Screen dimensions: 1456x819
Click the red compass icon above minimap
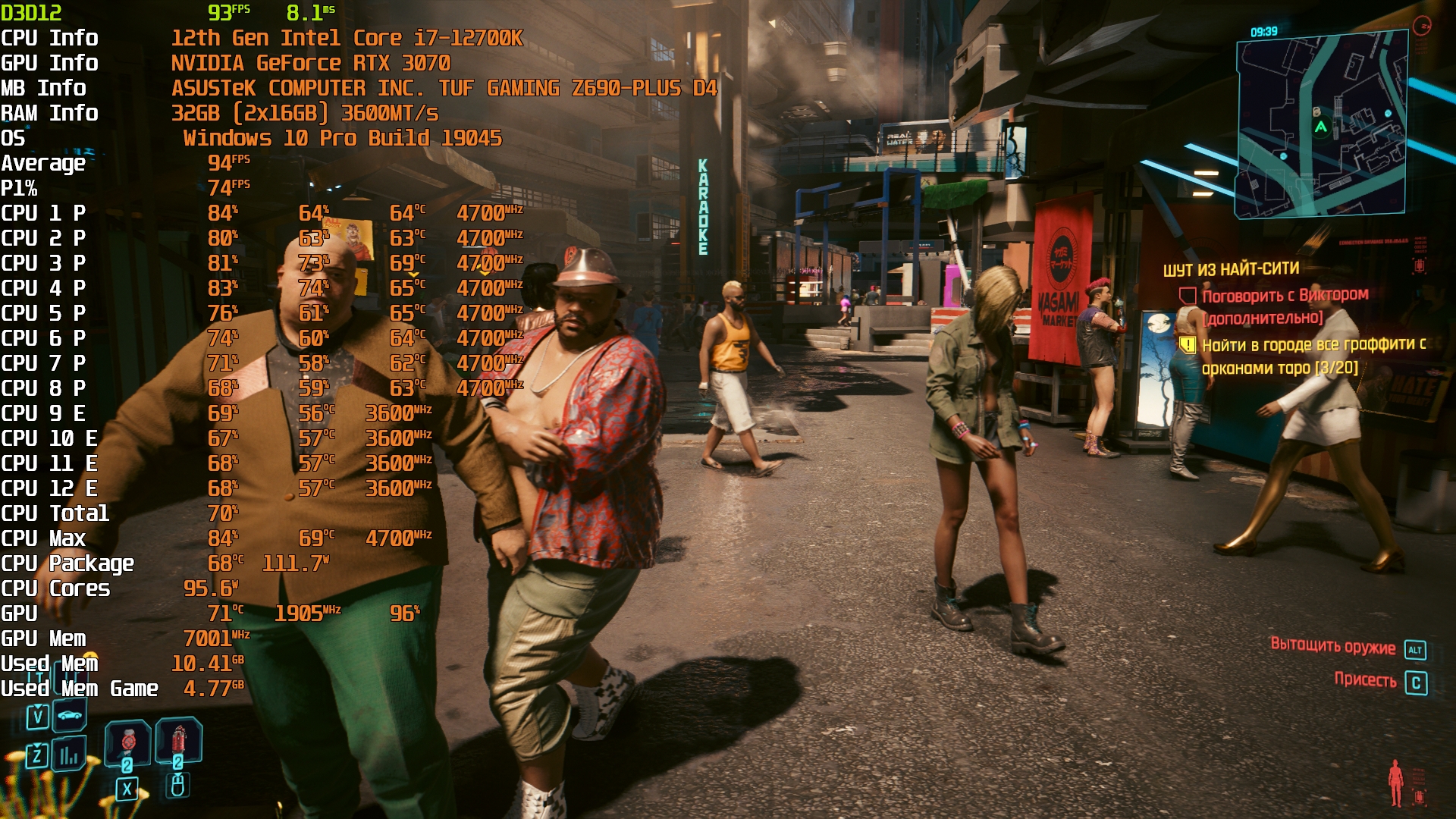[1421, 27]
